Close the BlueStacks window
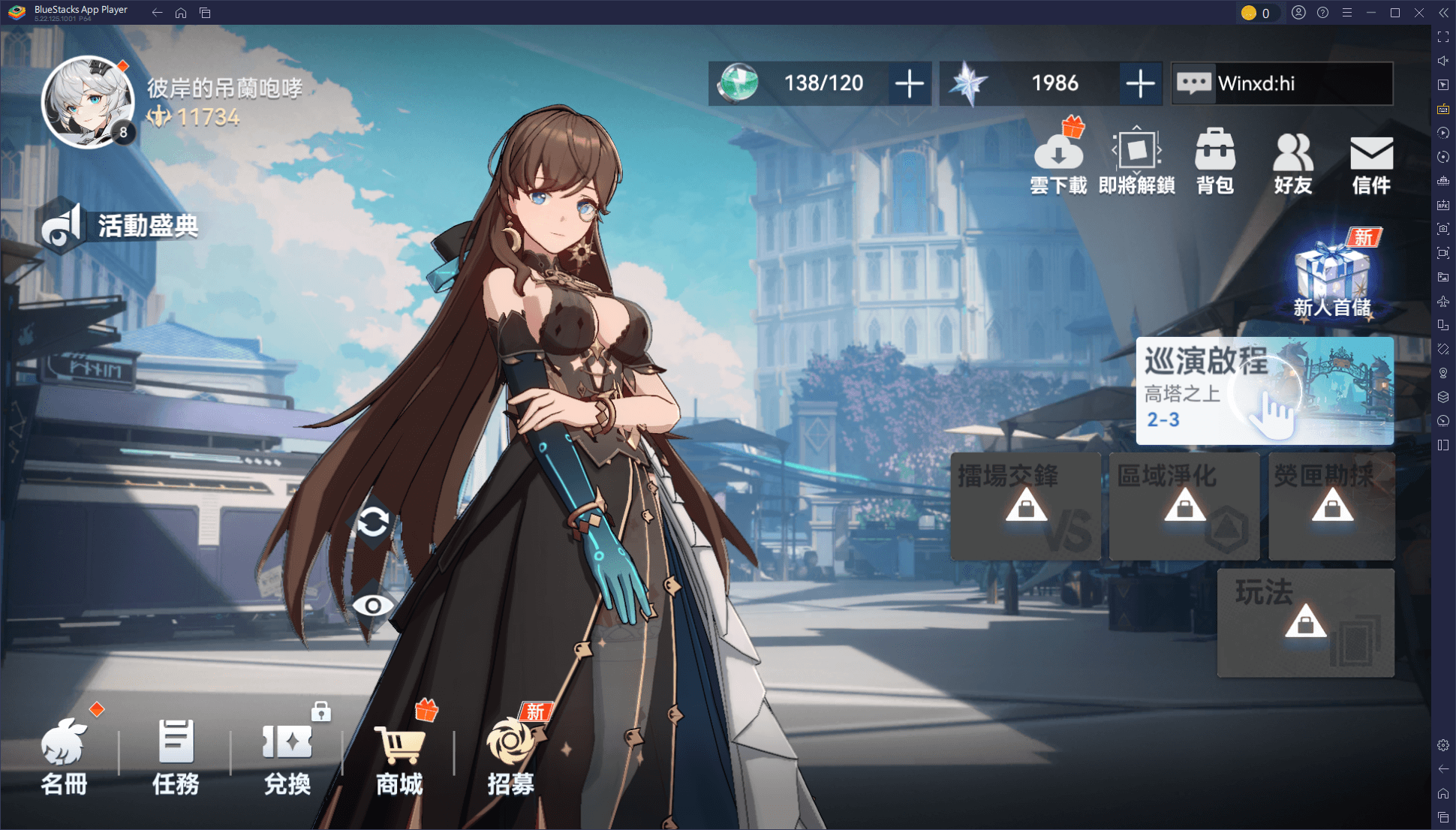Viewport: 1456px width, 830px height. pos(1419,13)
